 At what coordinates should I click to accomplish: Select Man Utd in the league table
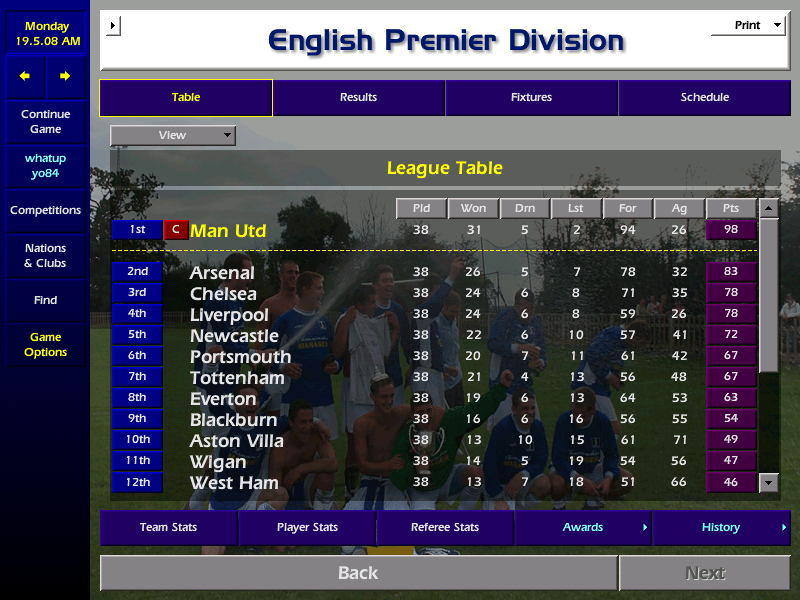click(228, 231)
